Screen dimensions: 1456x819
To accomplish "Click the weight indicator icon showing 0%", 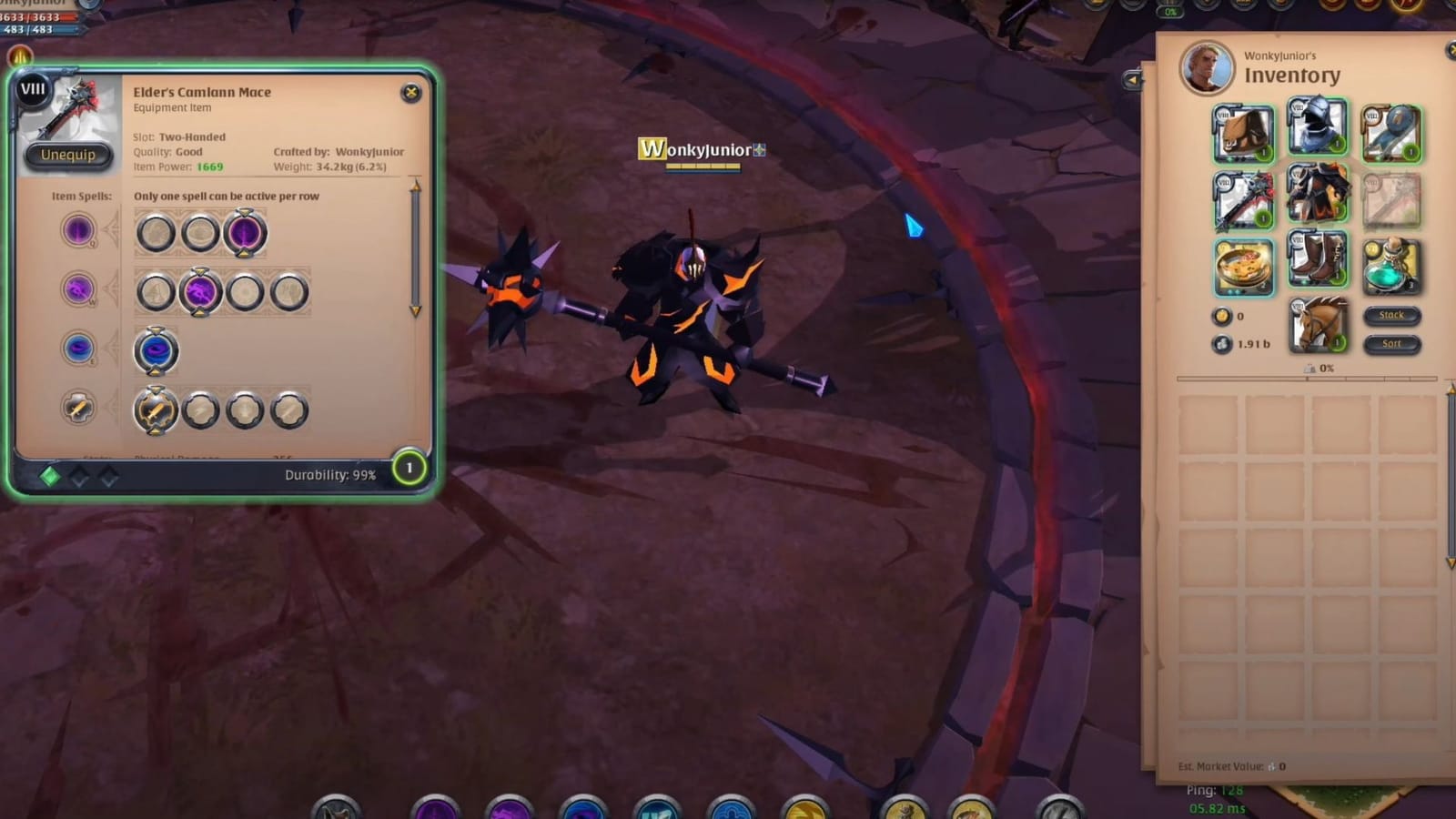I will point(1309,368).
